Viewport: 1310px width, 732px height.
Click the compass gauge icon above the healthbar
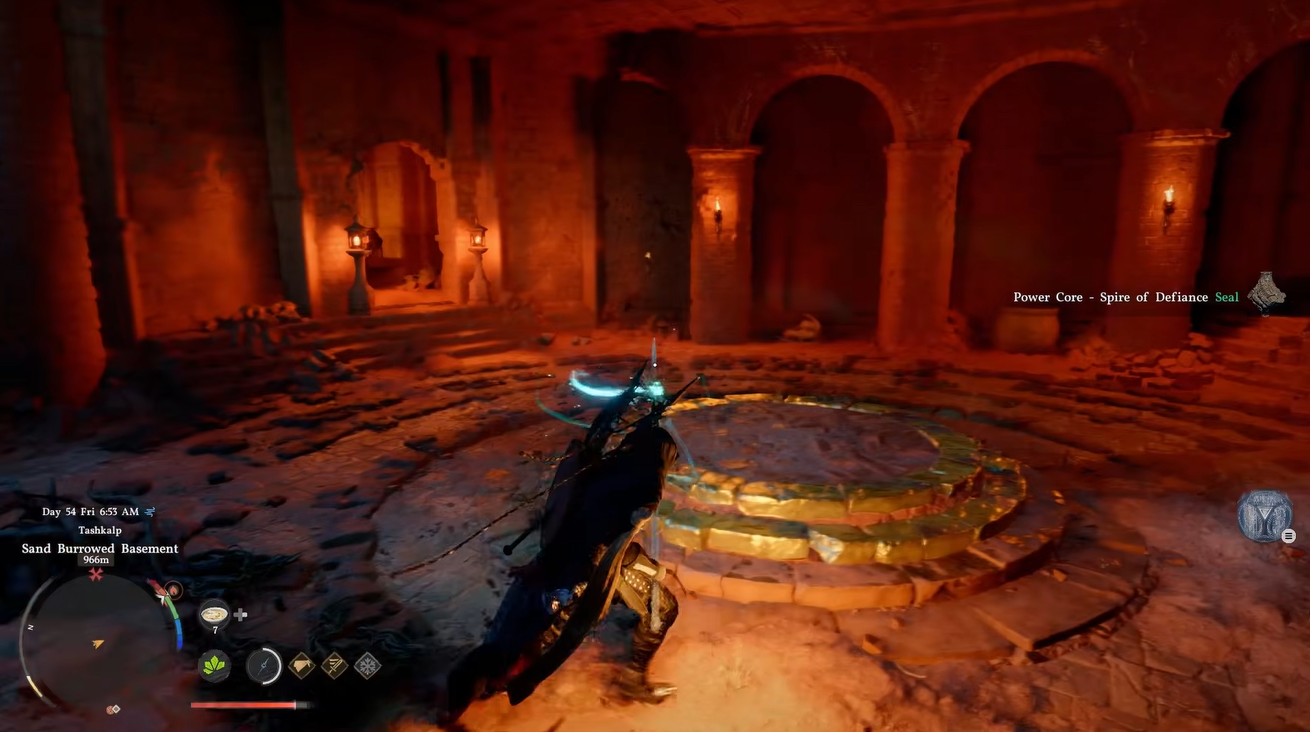coord(262,664)
